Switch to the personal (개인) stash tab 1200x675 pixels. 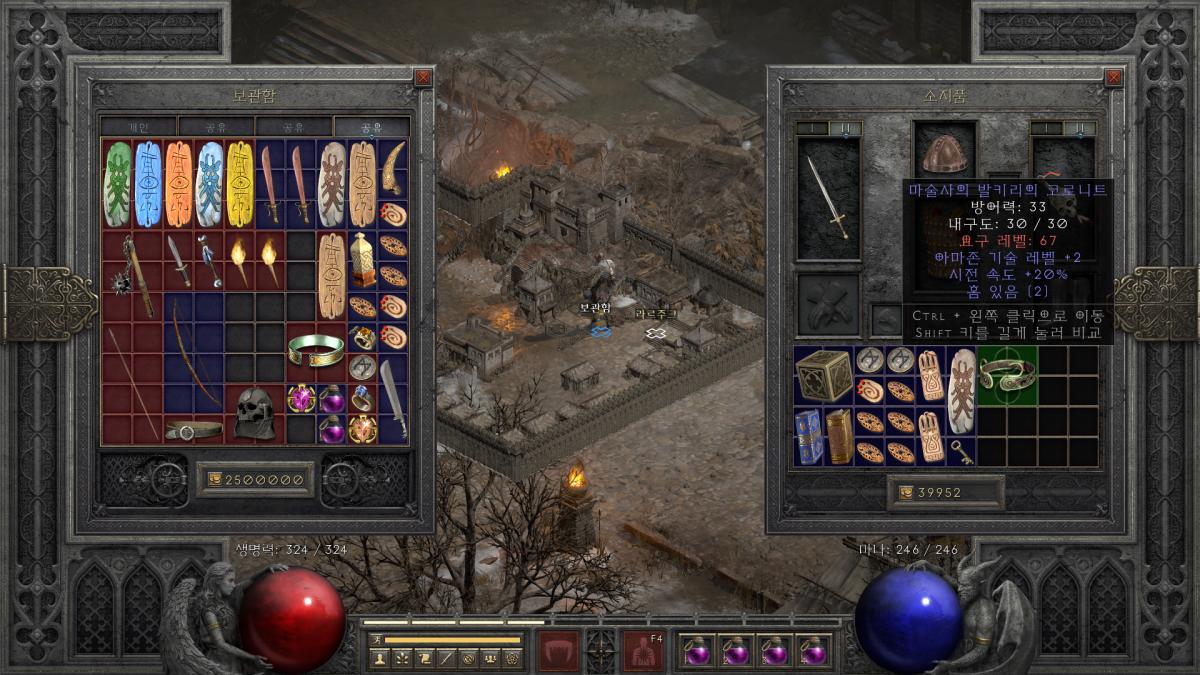(138, 127)
